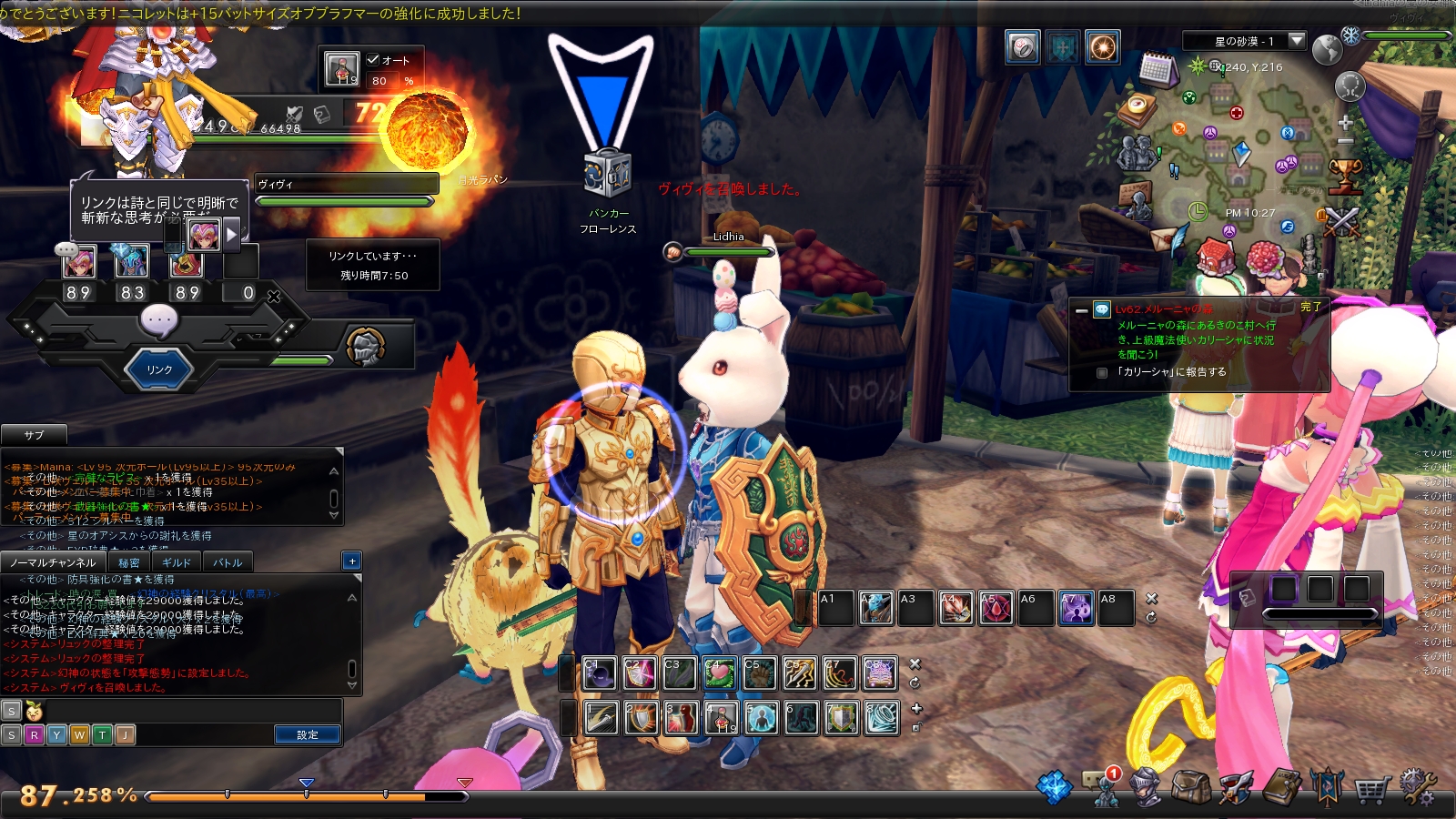Viewport: 1456px width, 819px height.
Task: Open the calendar icon beside the minimap
Action: click(1157, 69)
